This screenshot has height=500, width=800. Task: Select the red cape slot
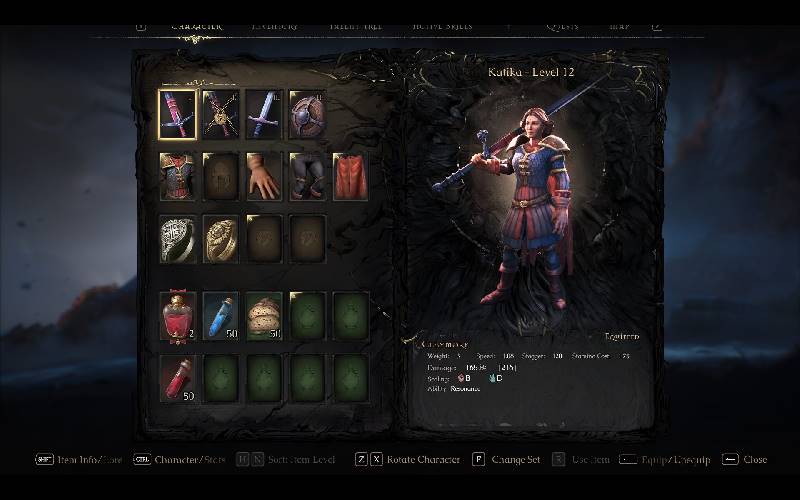pos(350,176)
